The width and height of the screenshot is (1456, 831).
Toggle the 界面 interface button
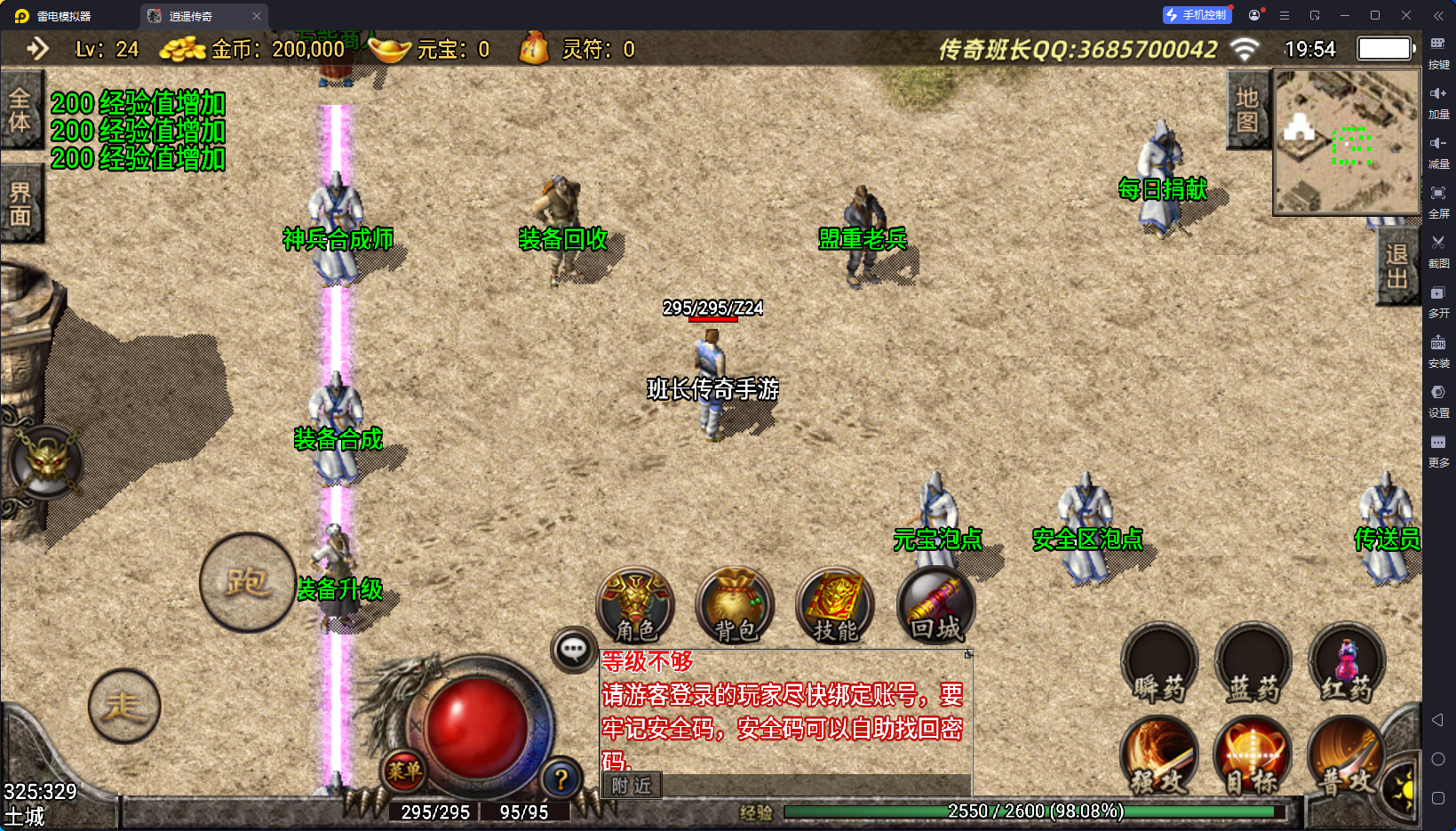pyautogui.click(x=20, y=204)
